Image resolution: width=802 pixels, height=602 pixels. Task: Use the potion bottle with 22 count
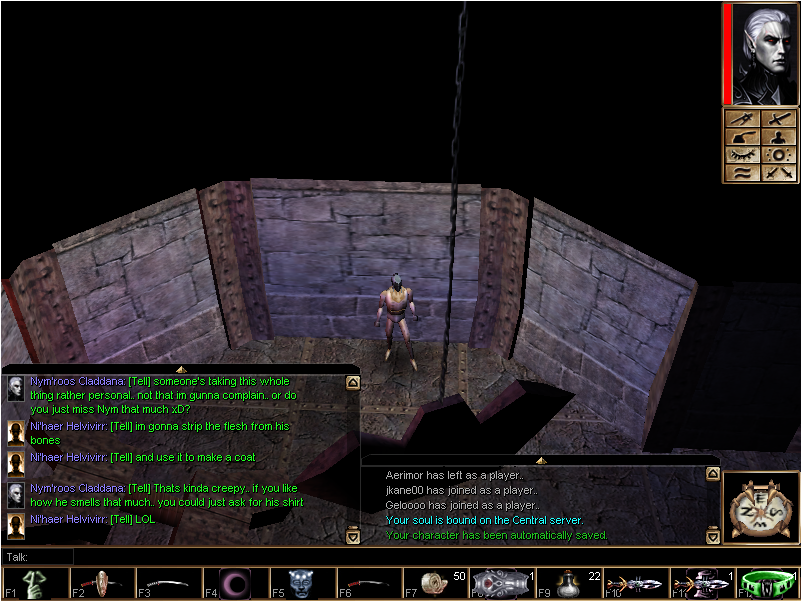[570, 583]
